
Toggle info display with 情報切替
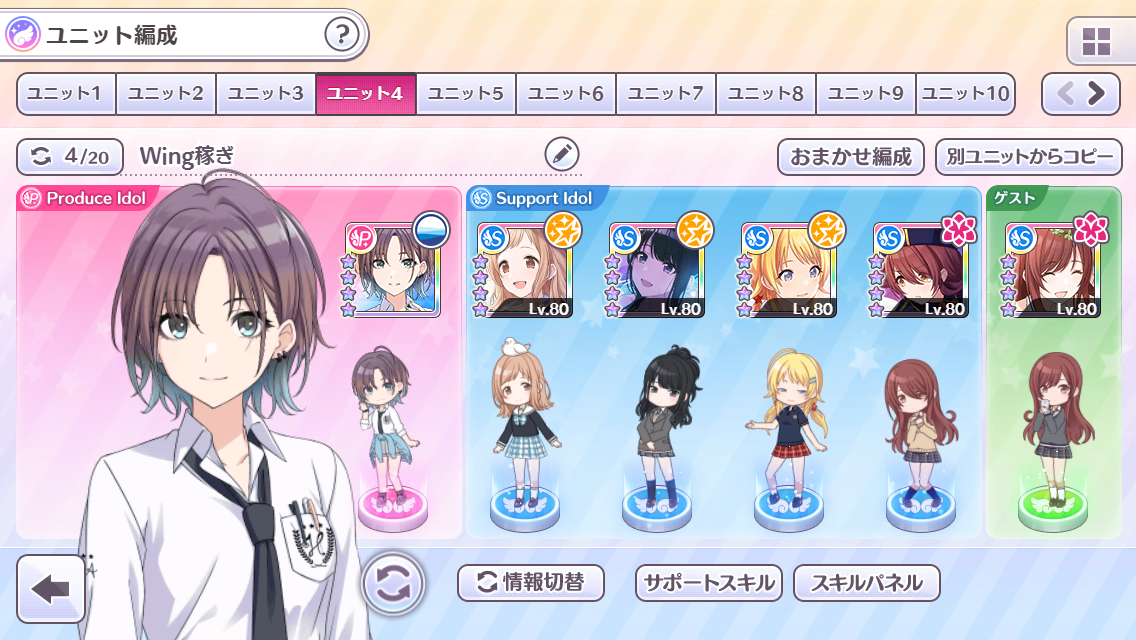(x=531, y=583)
